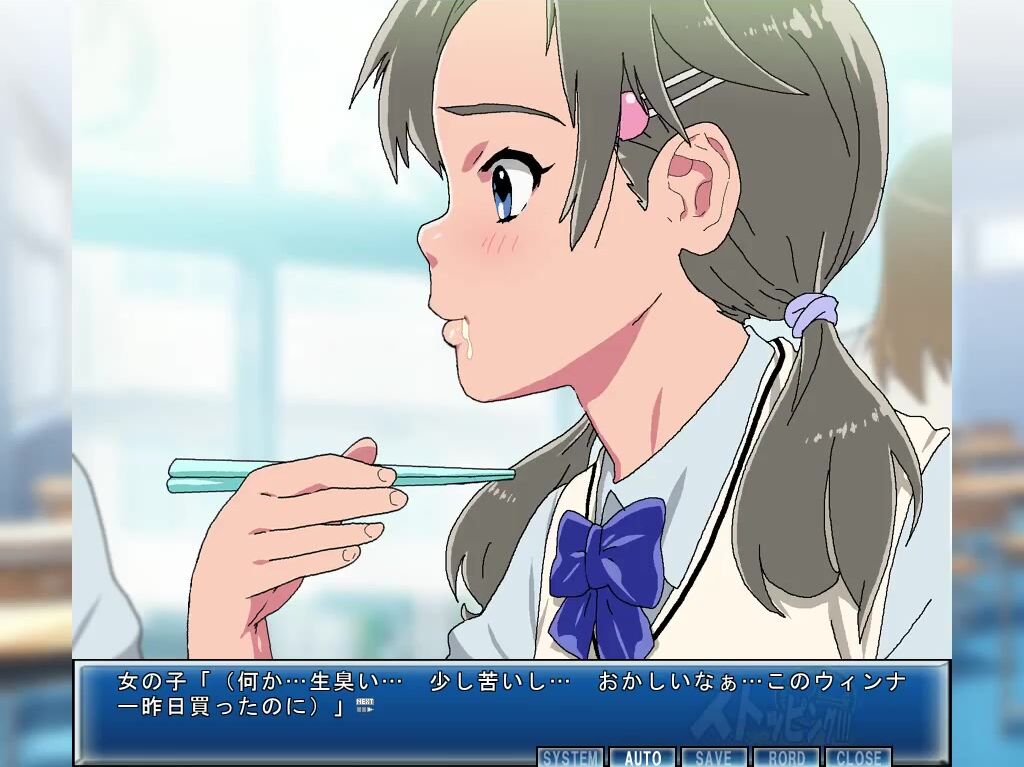Open the SYSTEM menu

(571, 757)
